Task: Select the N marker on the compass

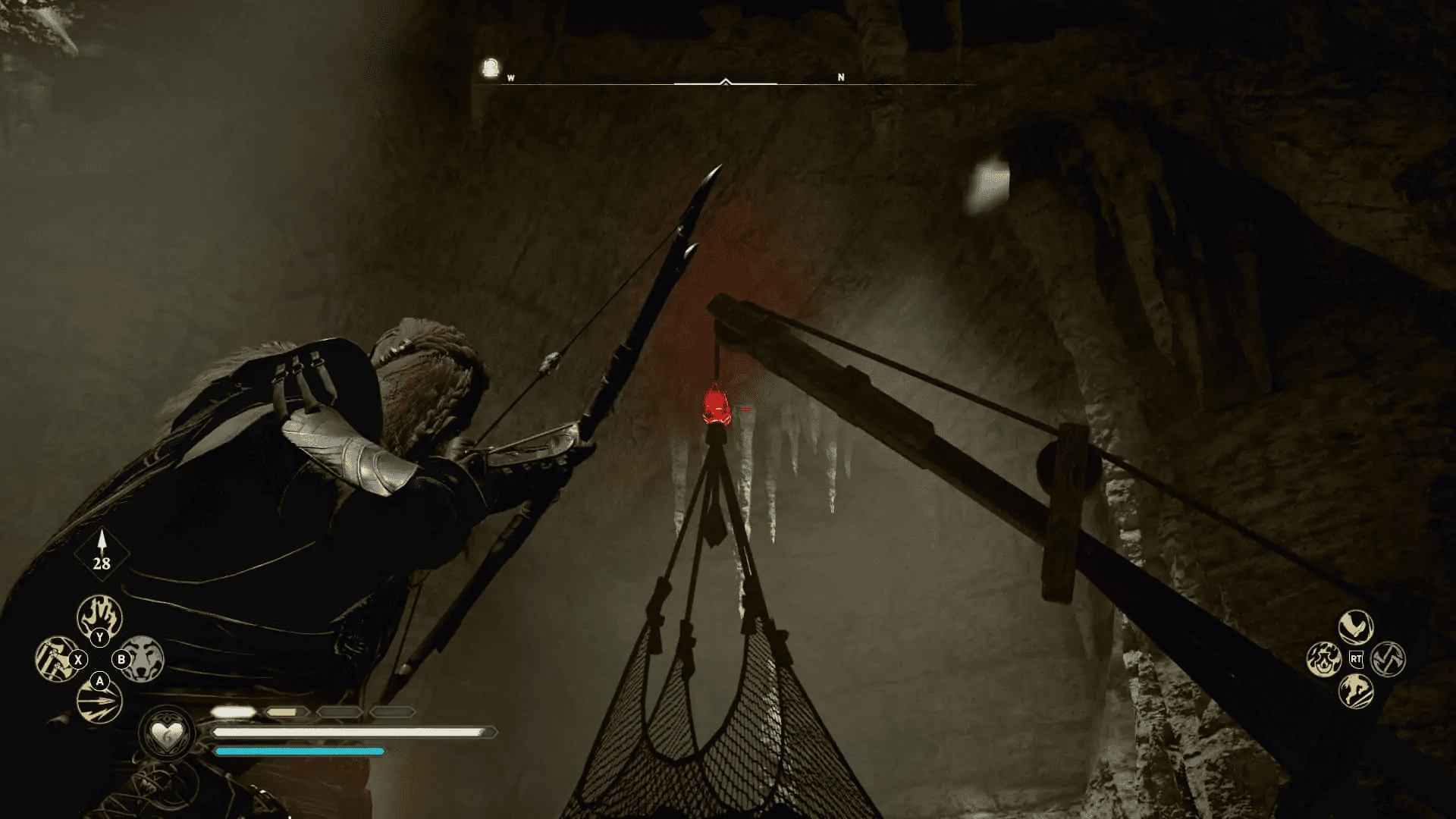Action: click(x=840, y=77)
